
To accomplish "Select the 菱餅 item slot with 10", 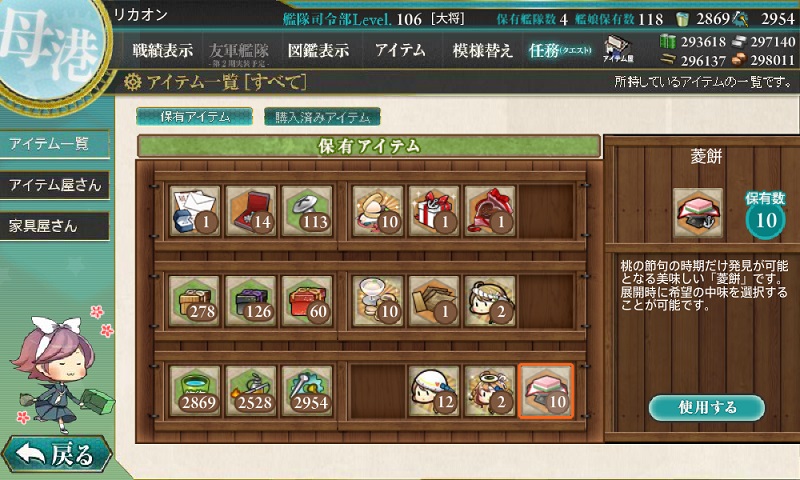I will [x=545, y=391].
